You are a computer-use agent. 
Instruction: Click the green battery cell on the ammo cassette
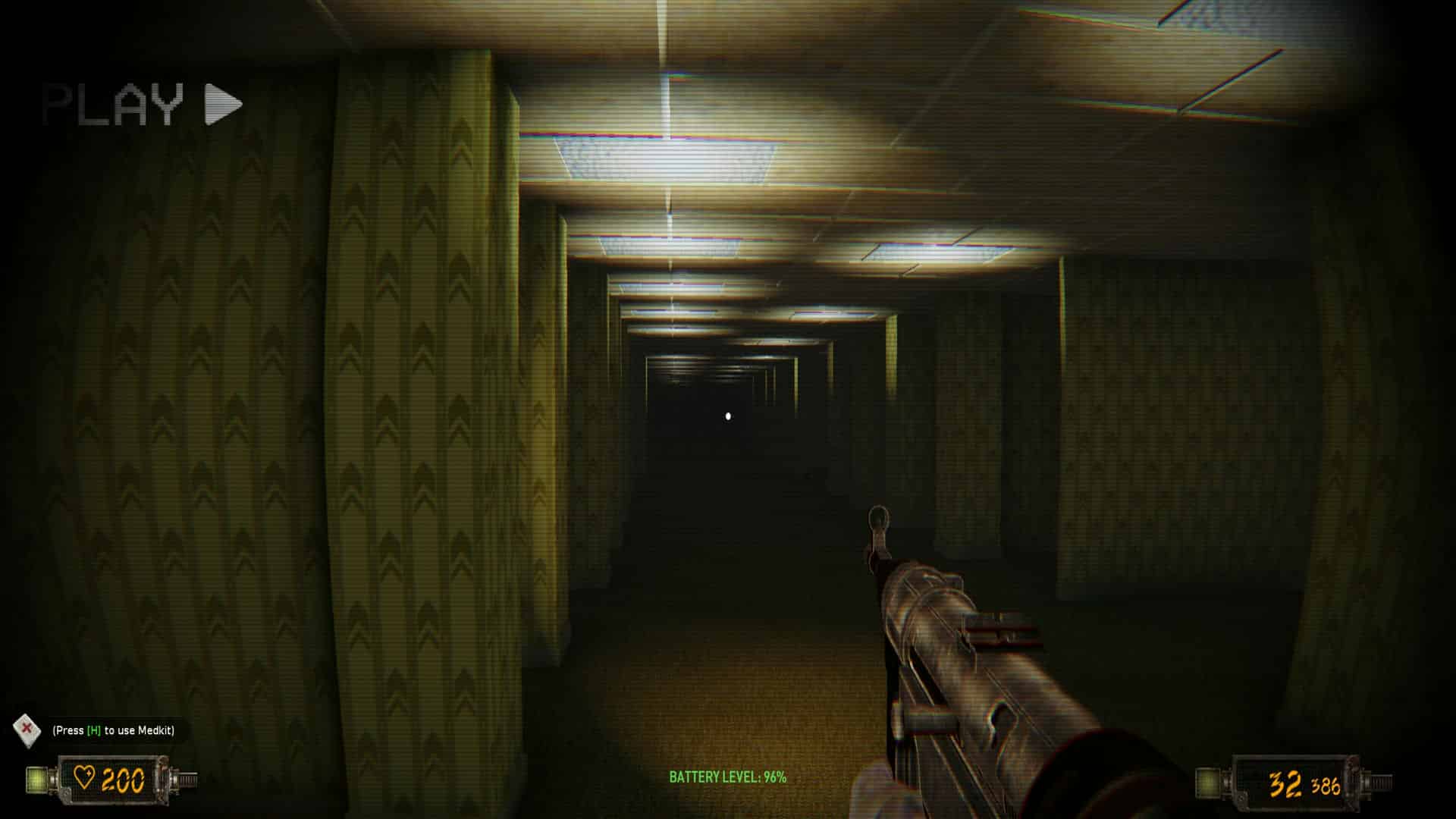click(x=1206, y=783)
